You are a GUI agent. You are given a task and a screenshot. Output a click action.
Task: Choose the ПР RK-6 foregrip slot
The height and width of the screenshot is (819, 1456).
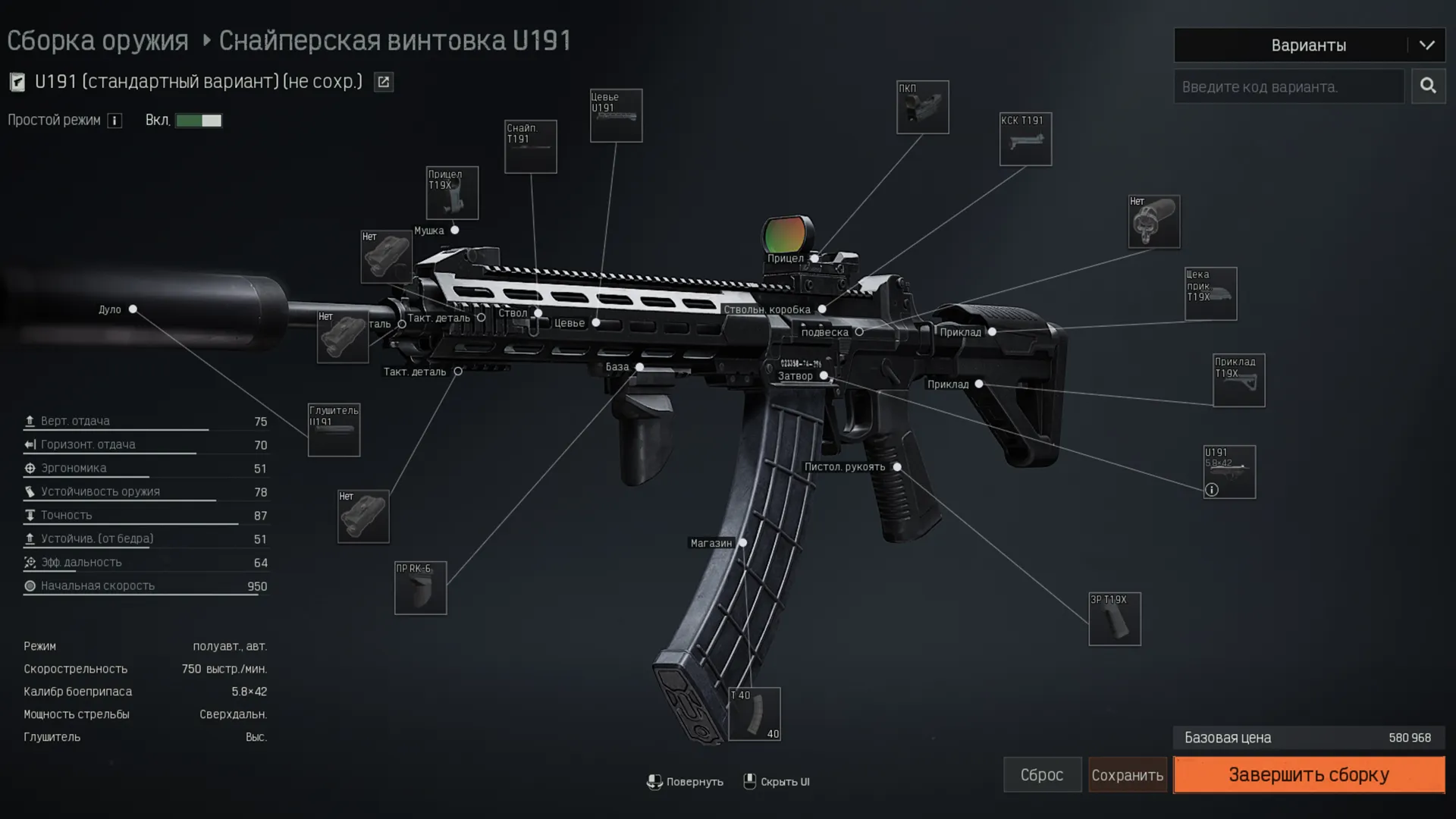tap(420, 588)
